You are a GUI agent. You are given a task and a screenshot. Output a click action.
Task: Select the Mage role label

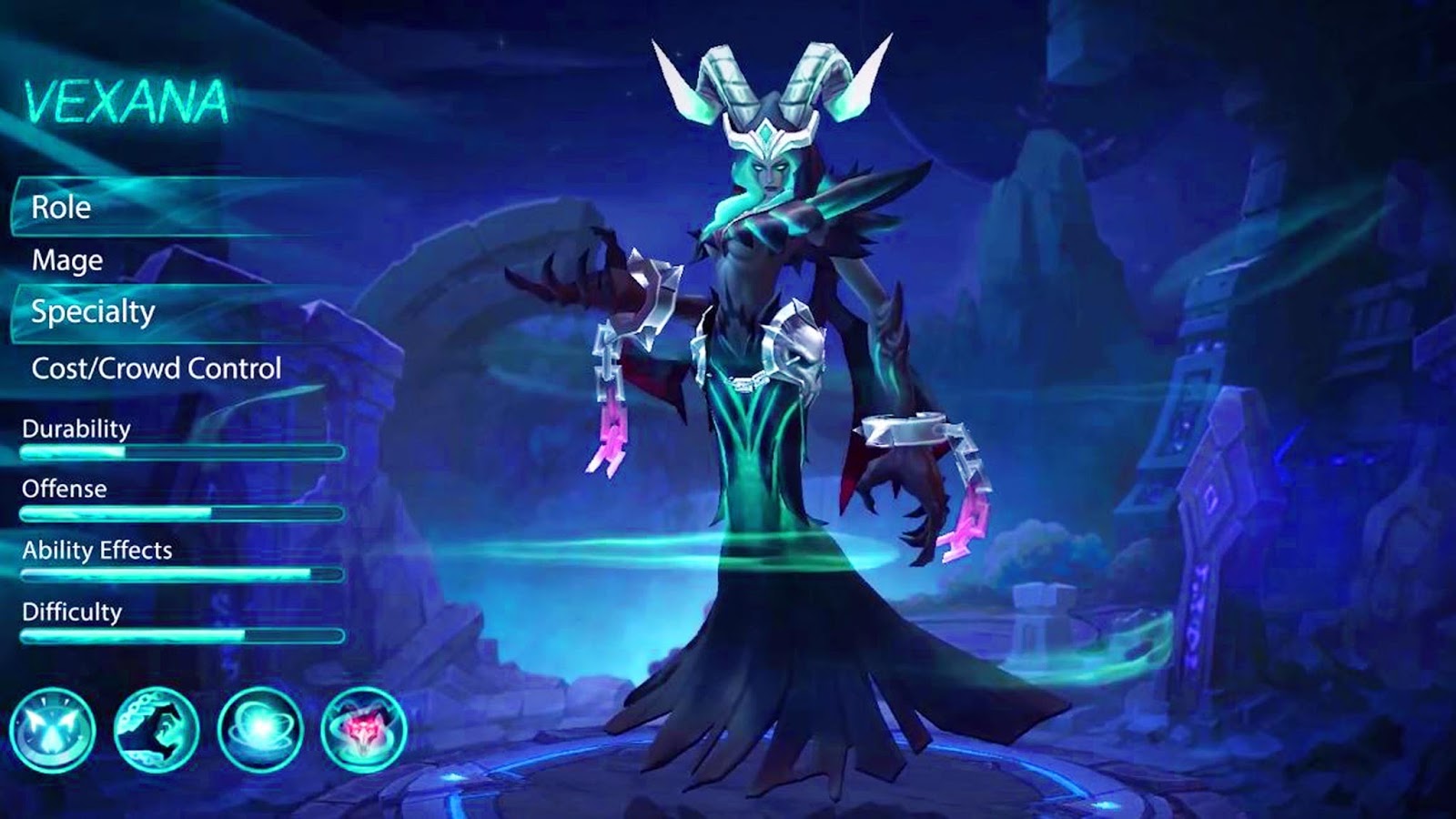[x=66, y=261]
